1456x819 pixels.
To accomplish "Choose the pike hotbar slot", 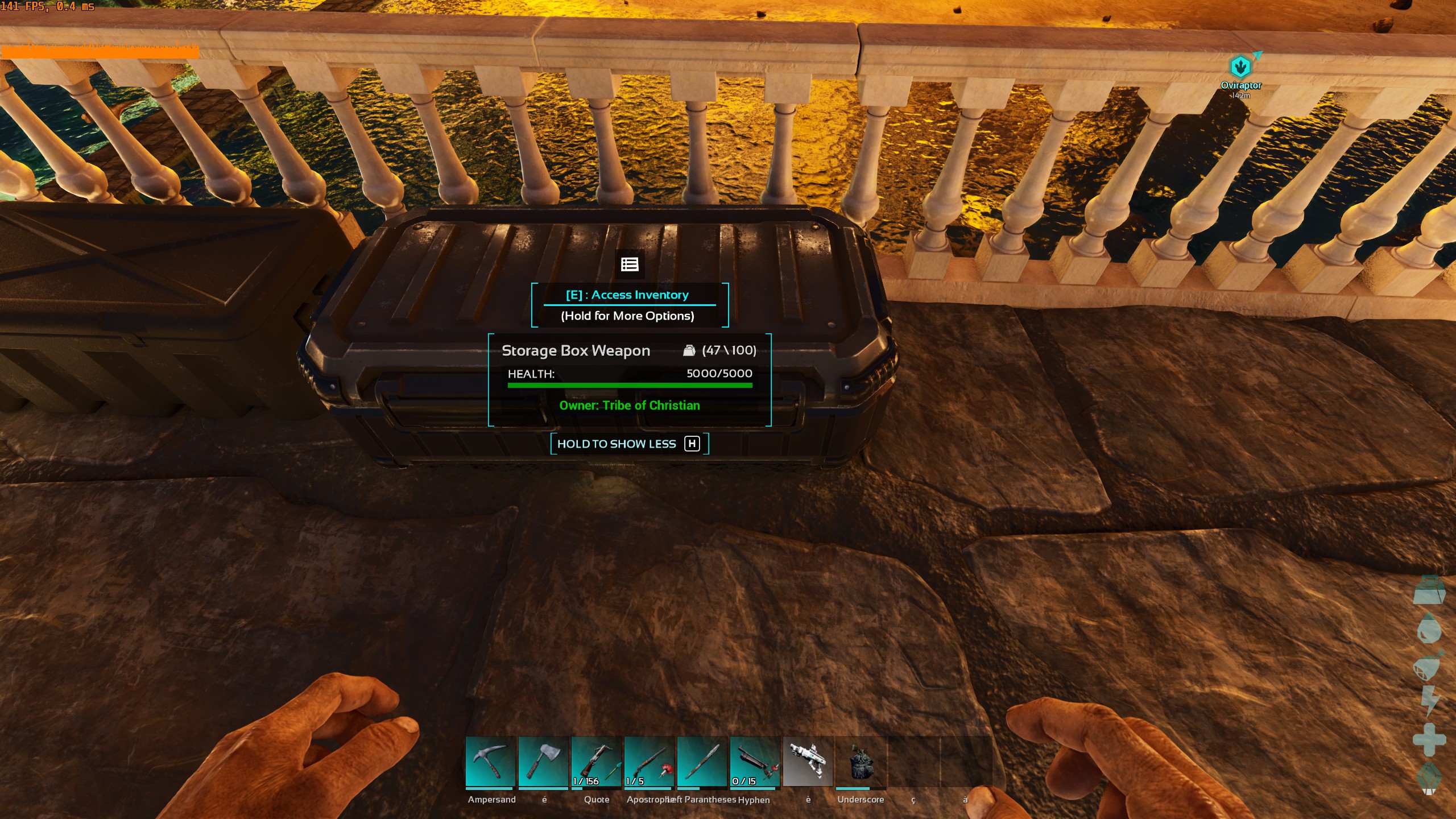I will [702, 762].
